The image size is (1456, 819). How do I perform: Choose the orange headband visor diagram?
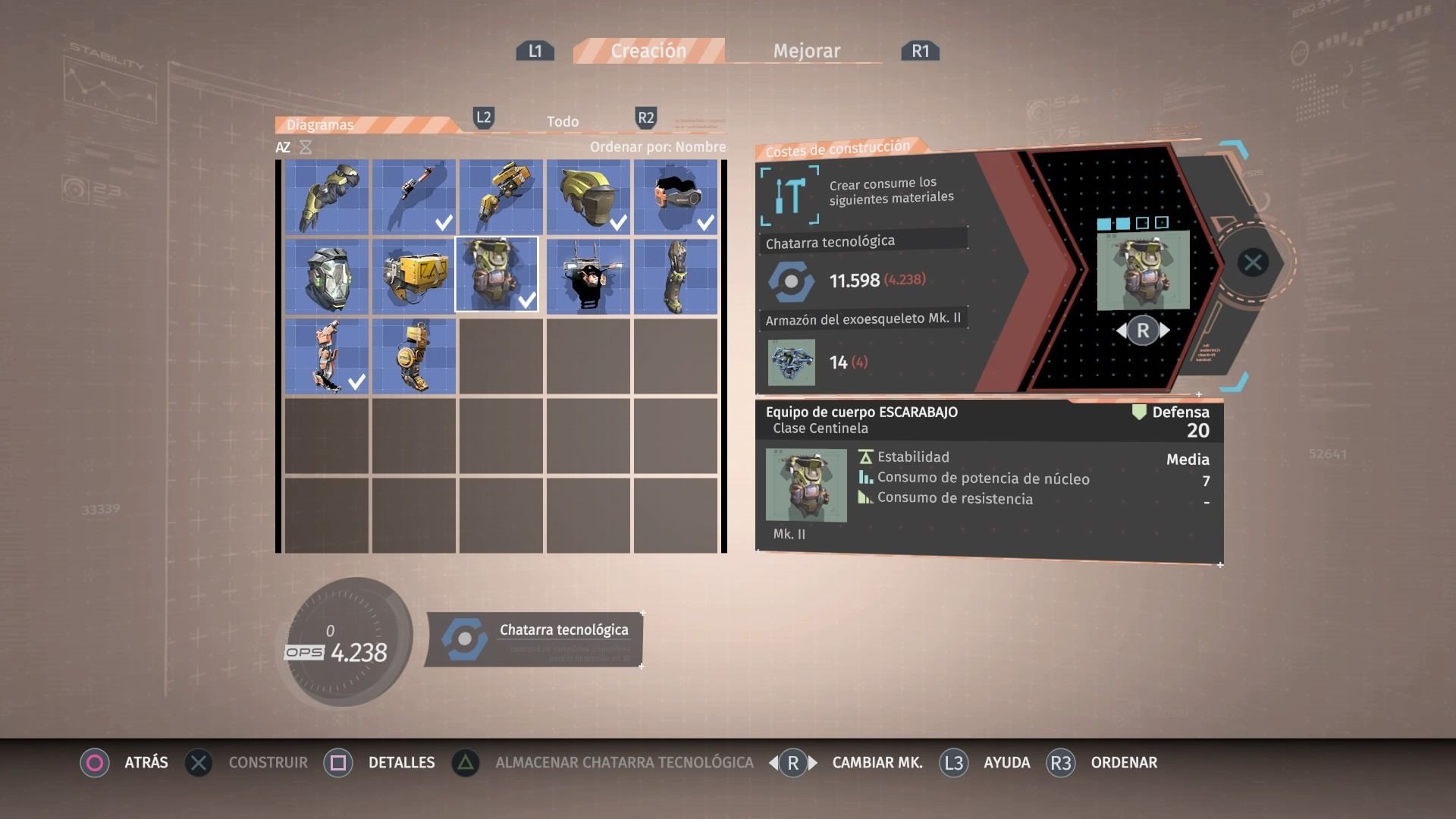pyautogui.click(x=676, y=196)
